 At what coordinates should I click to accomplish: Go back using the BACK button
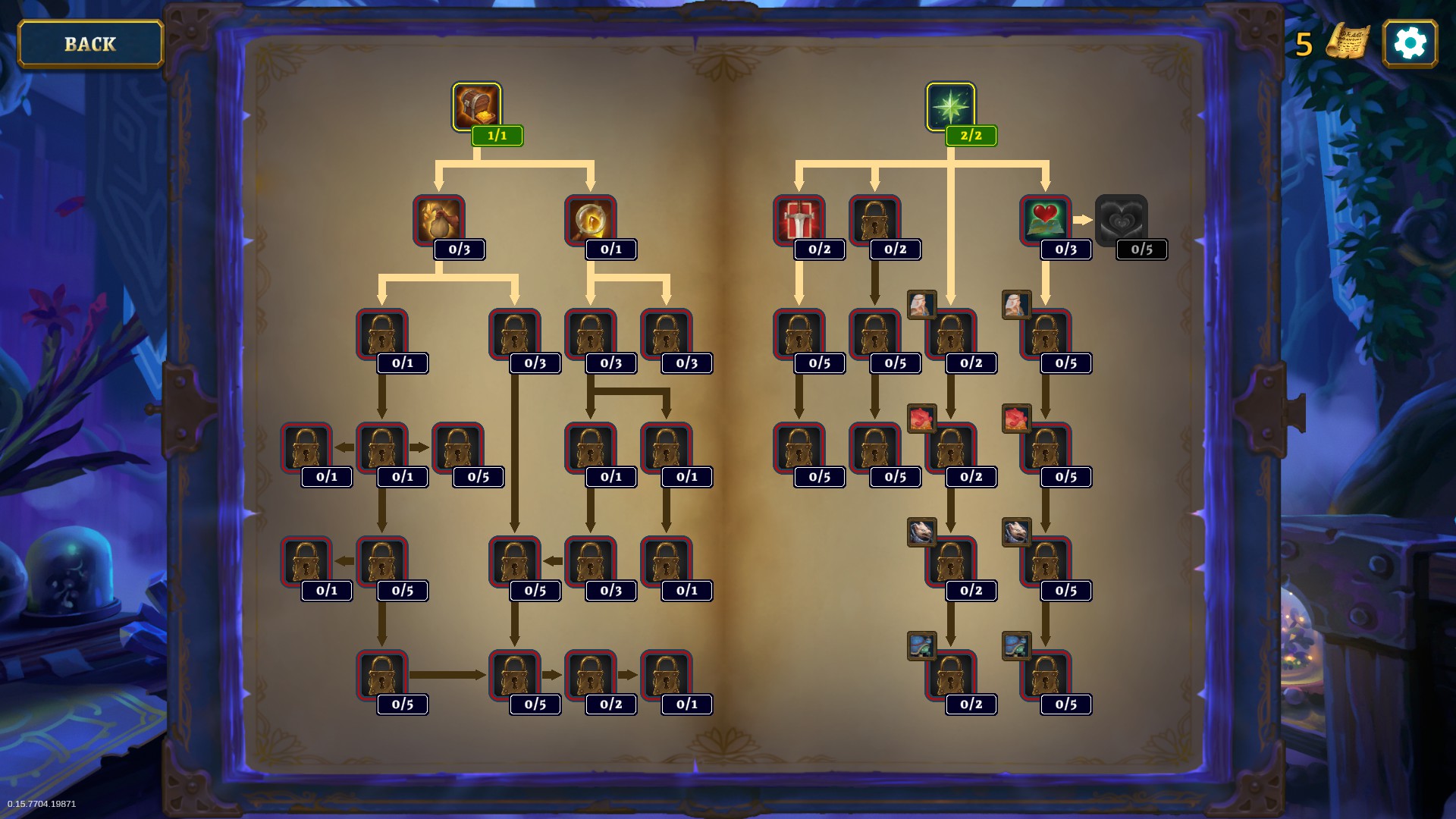[x=90, y=44]
